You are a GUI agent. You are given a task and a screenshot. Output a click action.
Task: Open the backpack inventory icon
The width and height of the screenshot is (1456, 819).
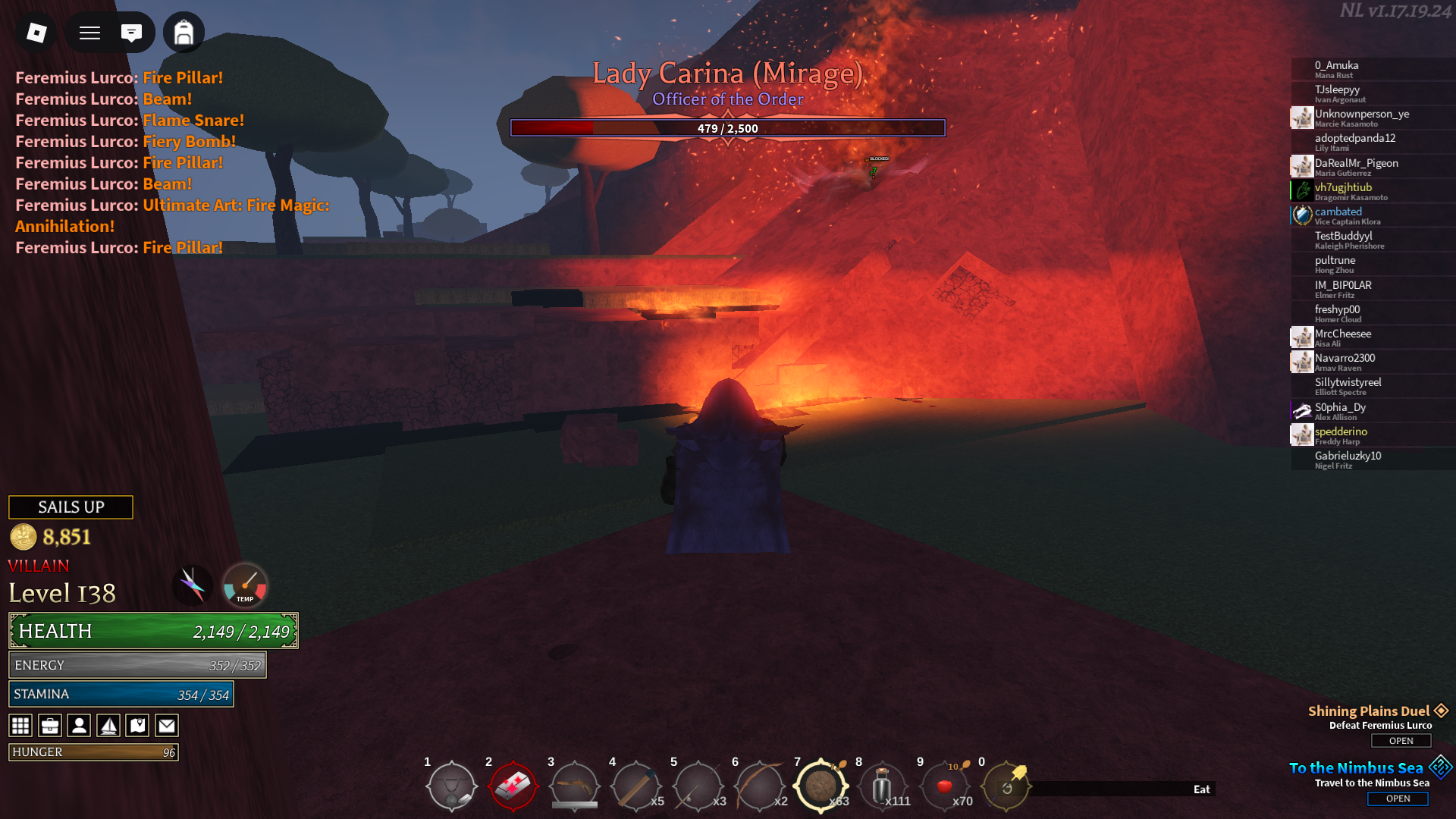click(x=184, y=33)
